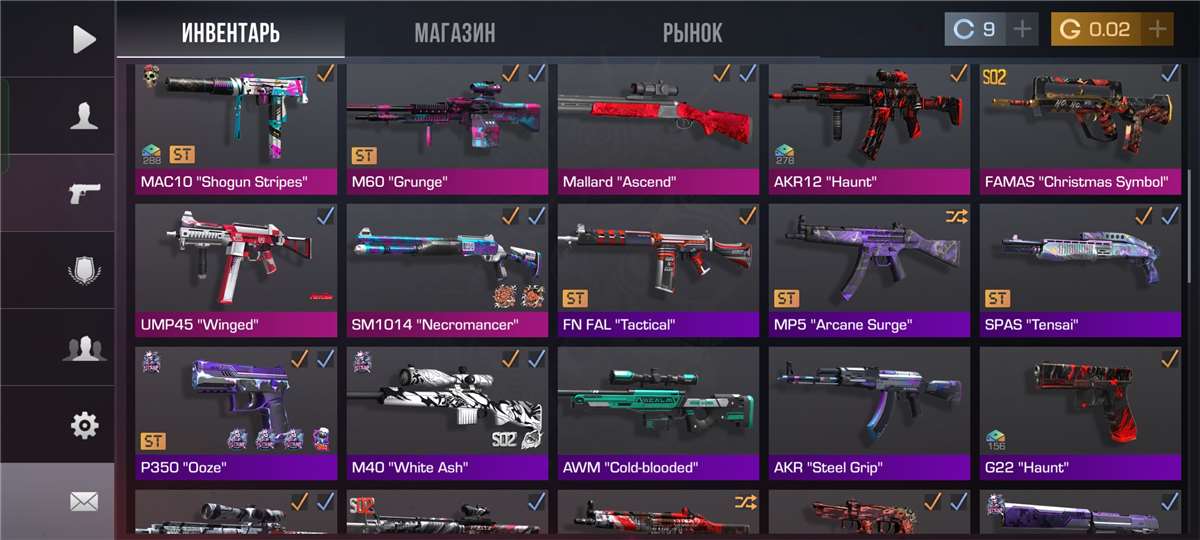Open the player profile icon
1200x540 pixels.
tap(84, 116)
